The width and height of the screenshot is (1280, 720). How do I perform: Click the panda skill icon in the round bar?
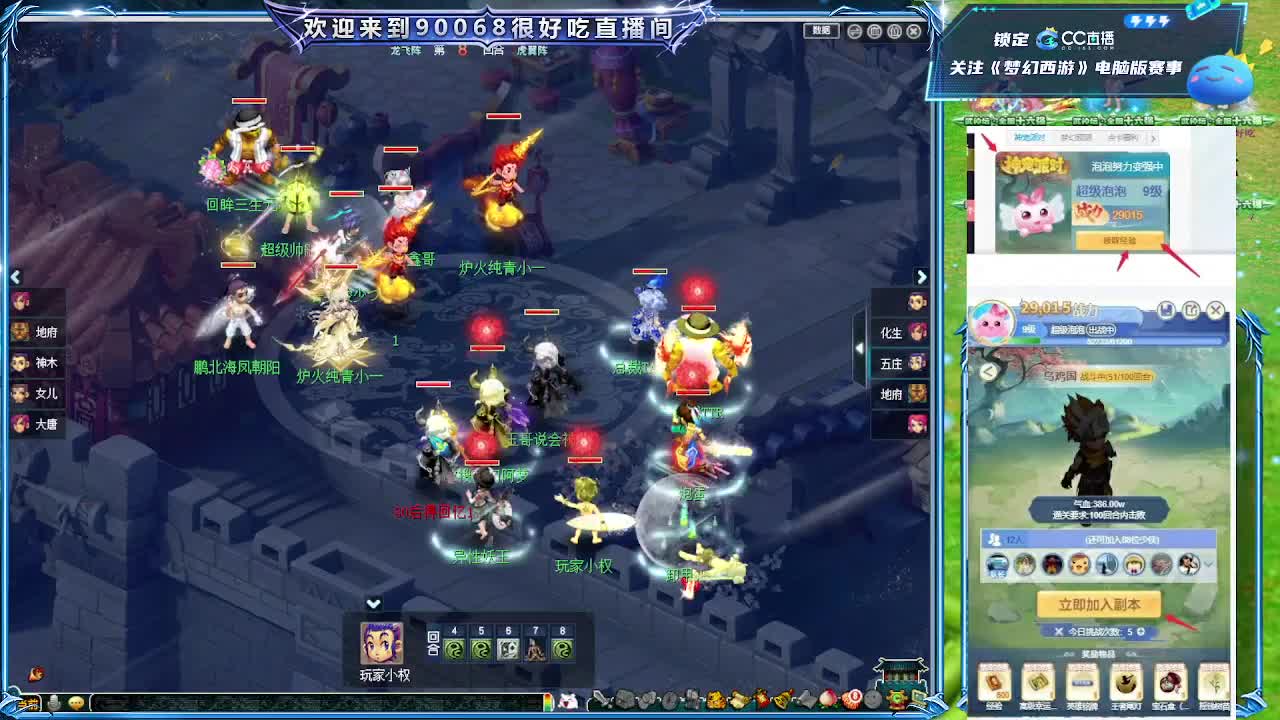click(x=507, y=649)
